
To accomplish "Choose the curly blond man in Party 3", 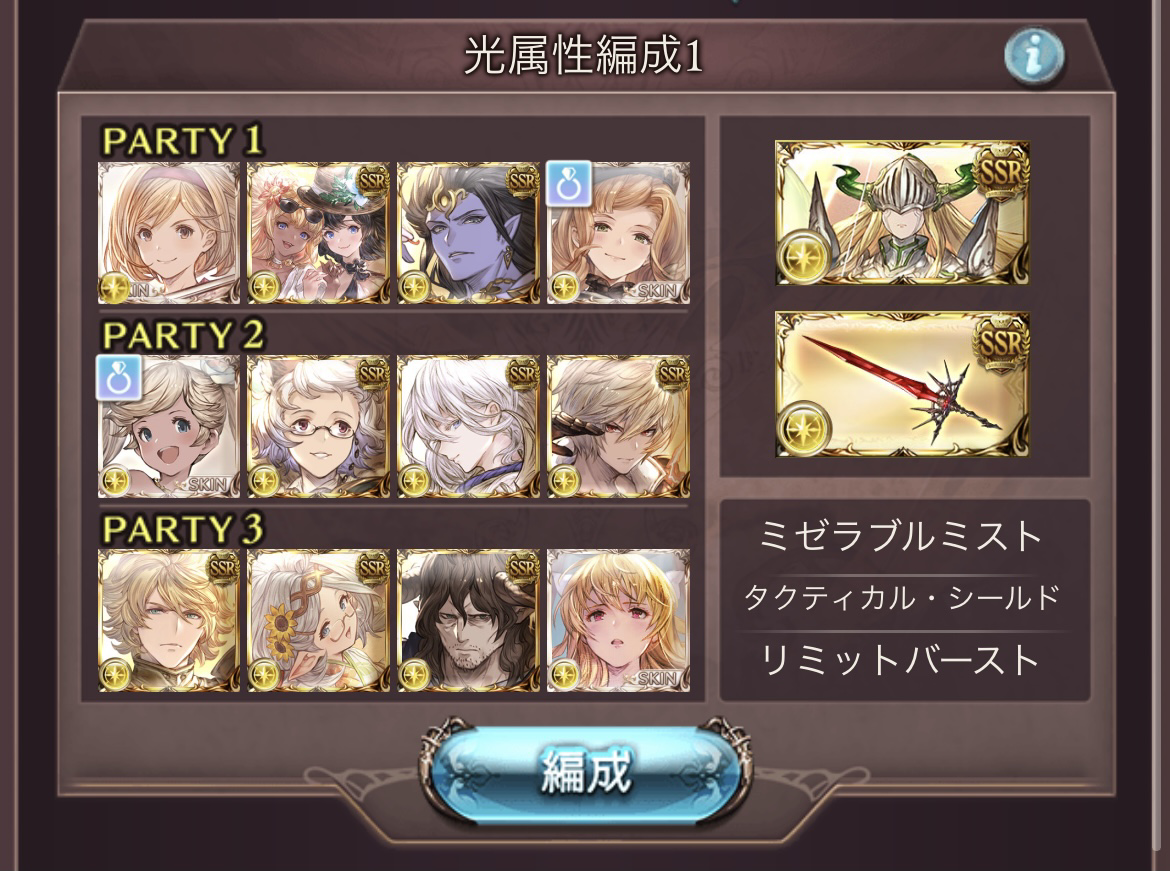I will 169,620.
